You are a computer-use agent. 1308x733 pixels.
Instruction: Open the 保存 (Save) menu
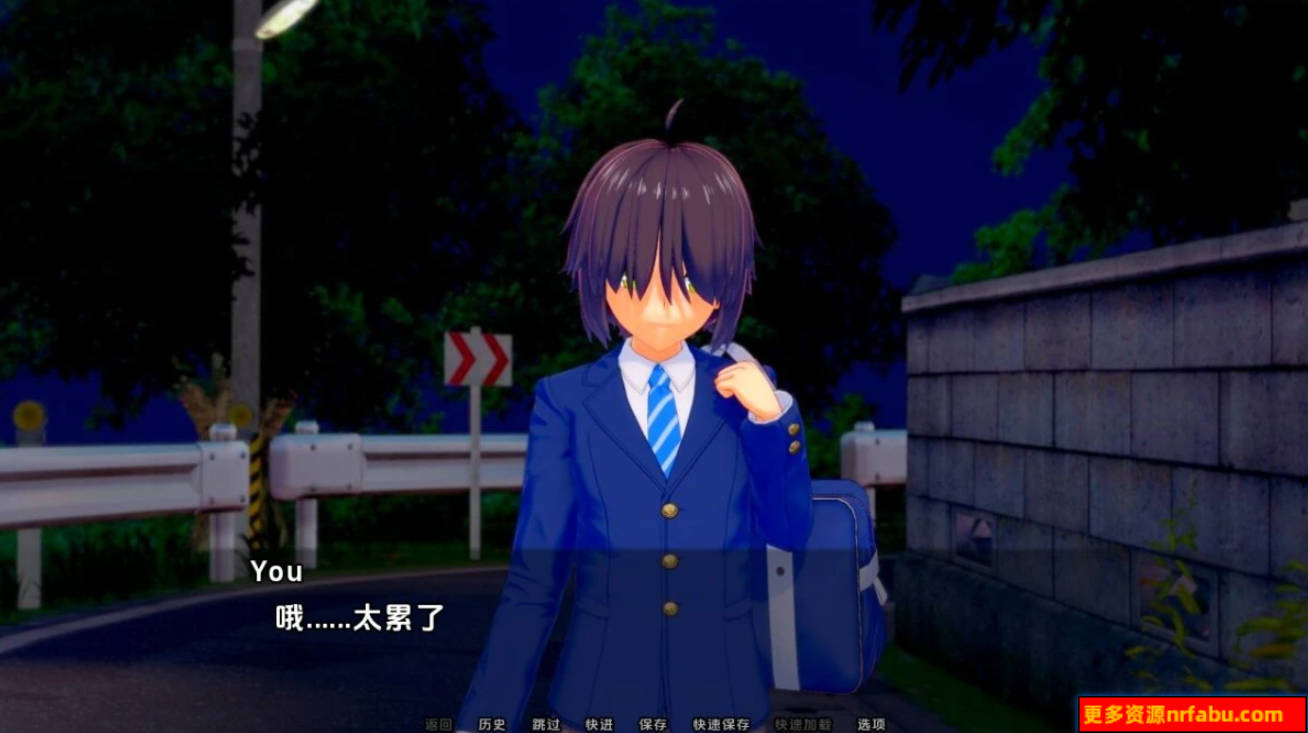(x=653, y=724)
